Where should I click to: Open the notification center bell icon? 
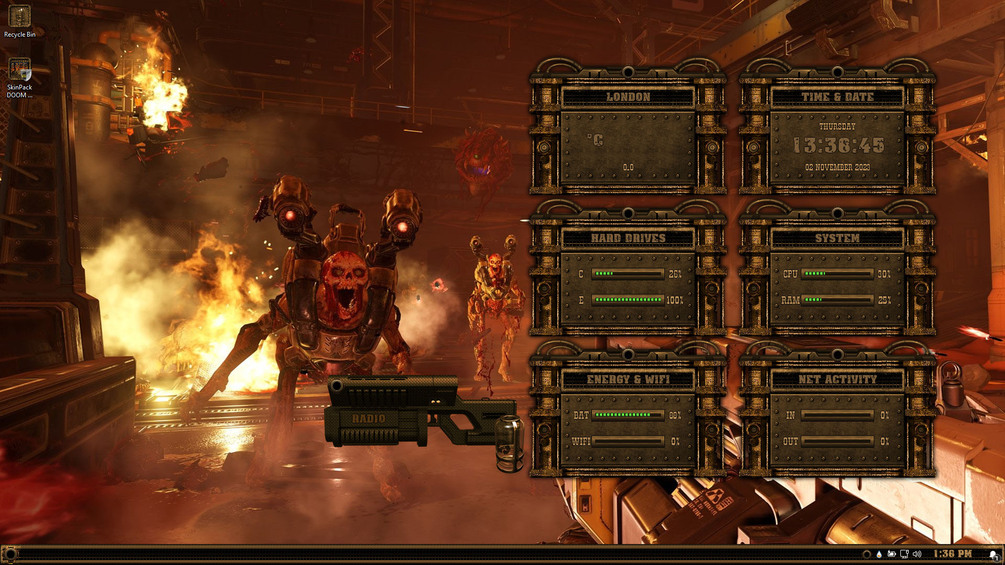click(x=993, y=554)
